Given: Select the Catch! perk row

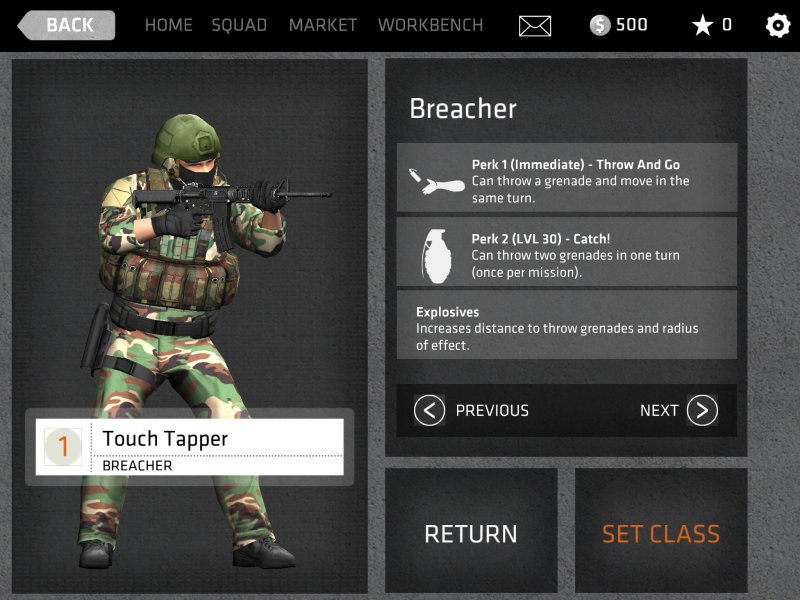Looking at the screenshot, I should point(567,252).
